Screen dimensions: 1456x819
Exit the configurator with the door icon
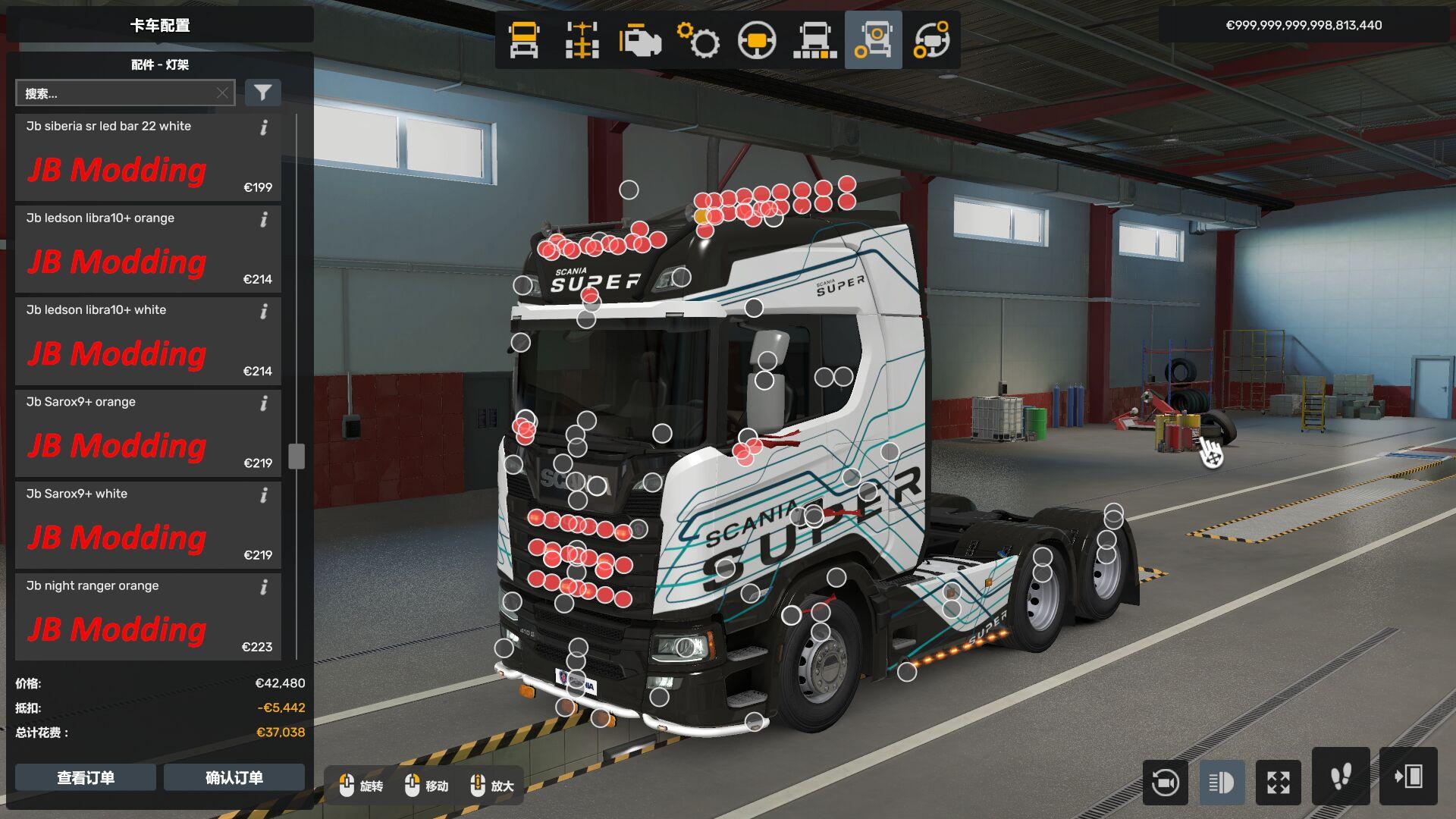pos(1408,777)
